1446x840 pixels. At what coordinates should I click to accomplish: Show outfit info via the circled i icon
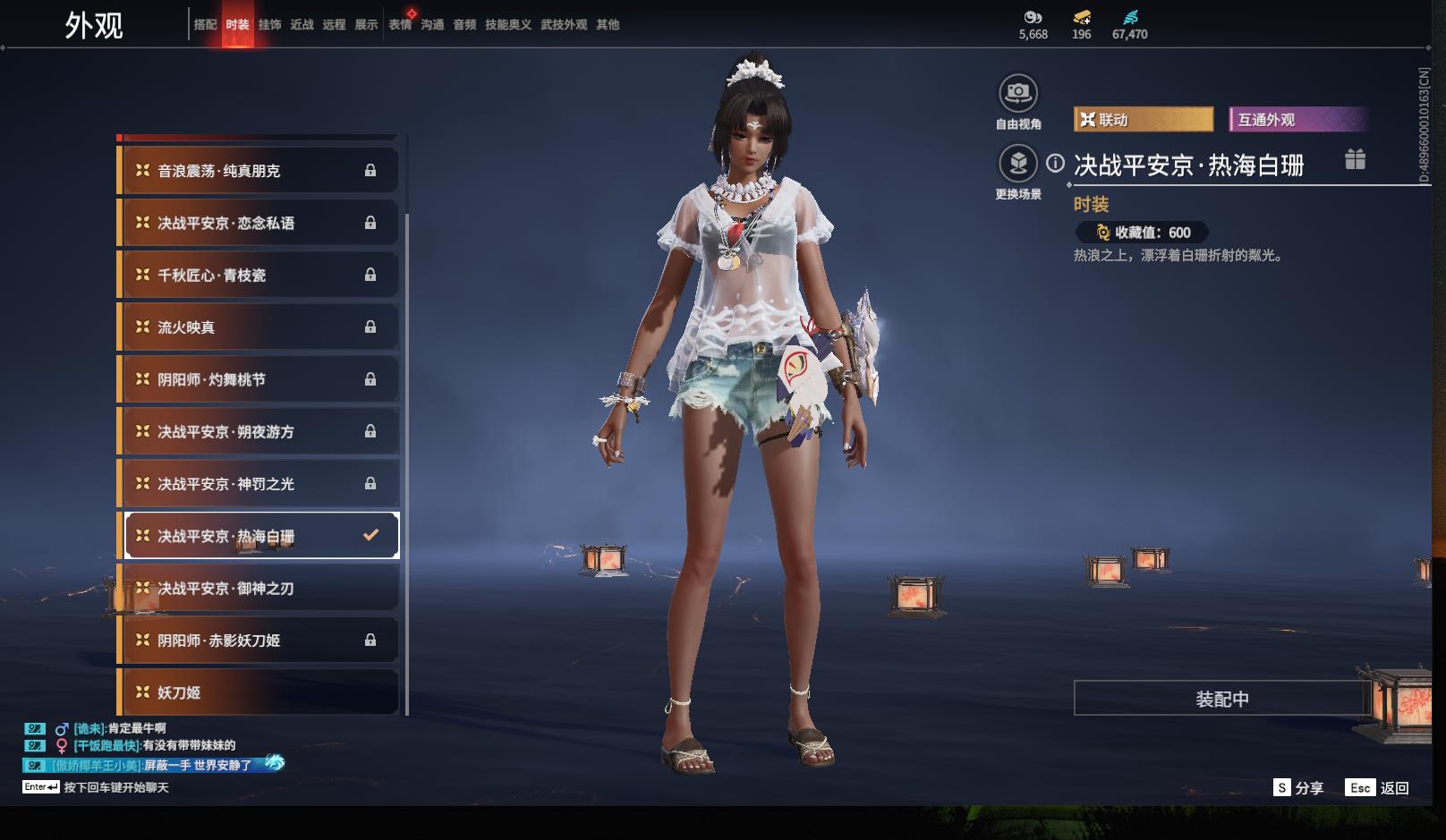1056,163
